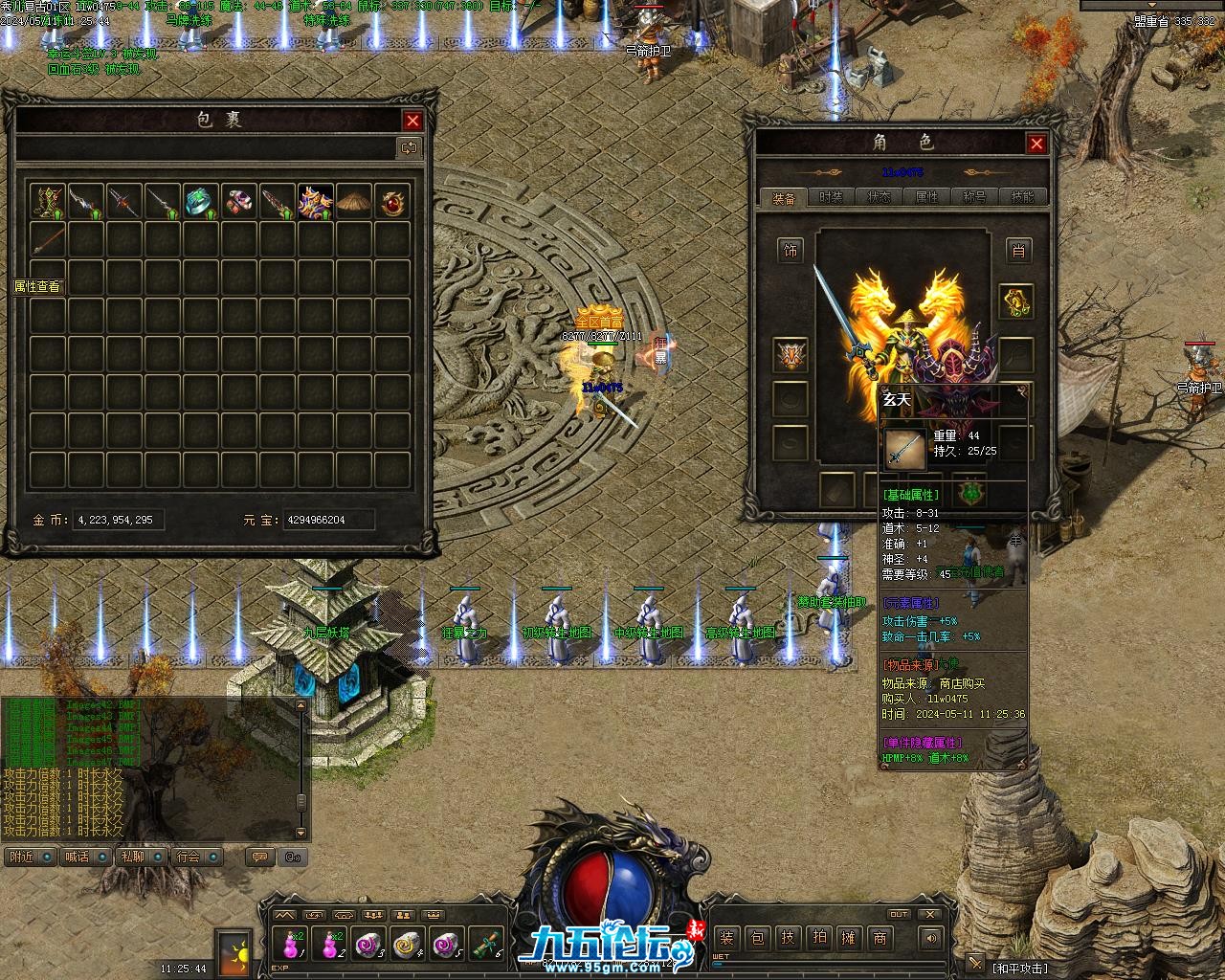Viewport: 1225px width, 980px height.
Task: Close the 角色 character window
Action: coord(1036,144)
